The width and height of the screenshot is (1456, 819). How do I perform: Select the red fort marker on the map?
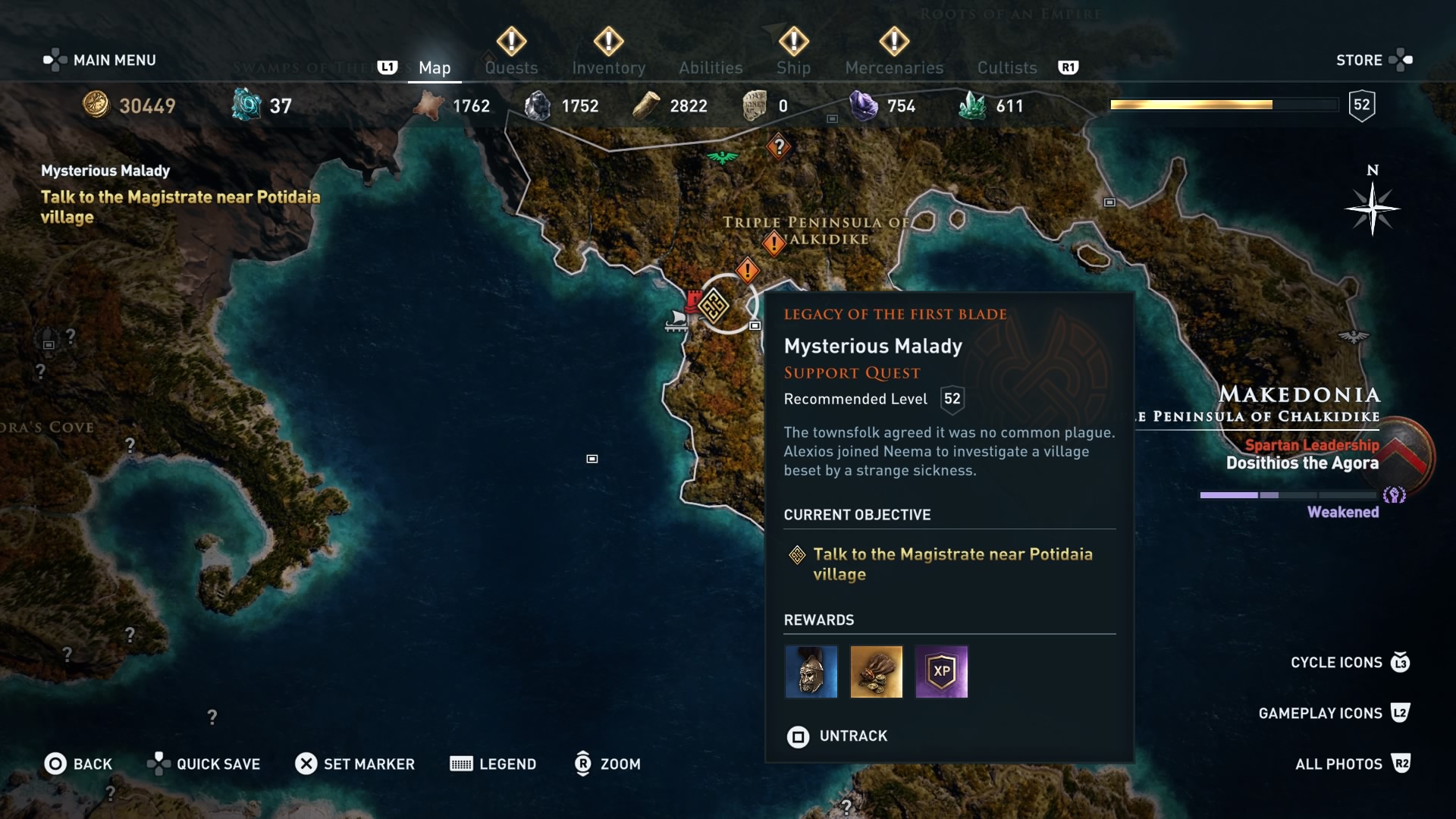(693, 300)
